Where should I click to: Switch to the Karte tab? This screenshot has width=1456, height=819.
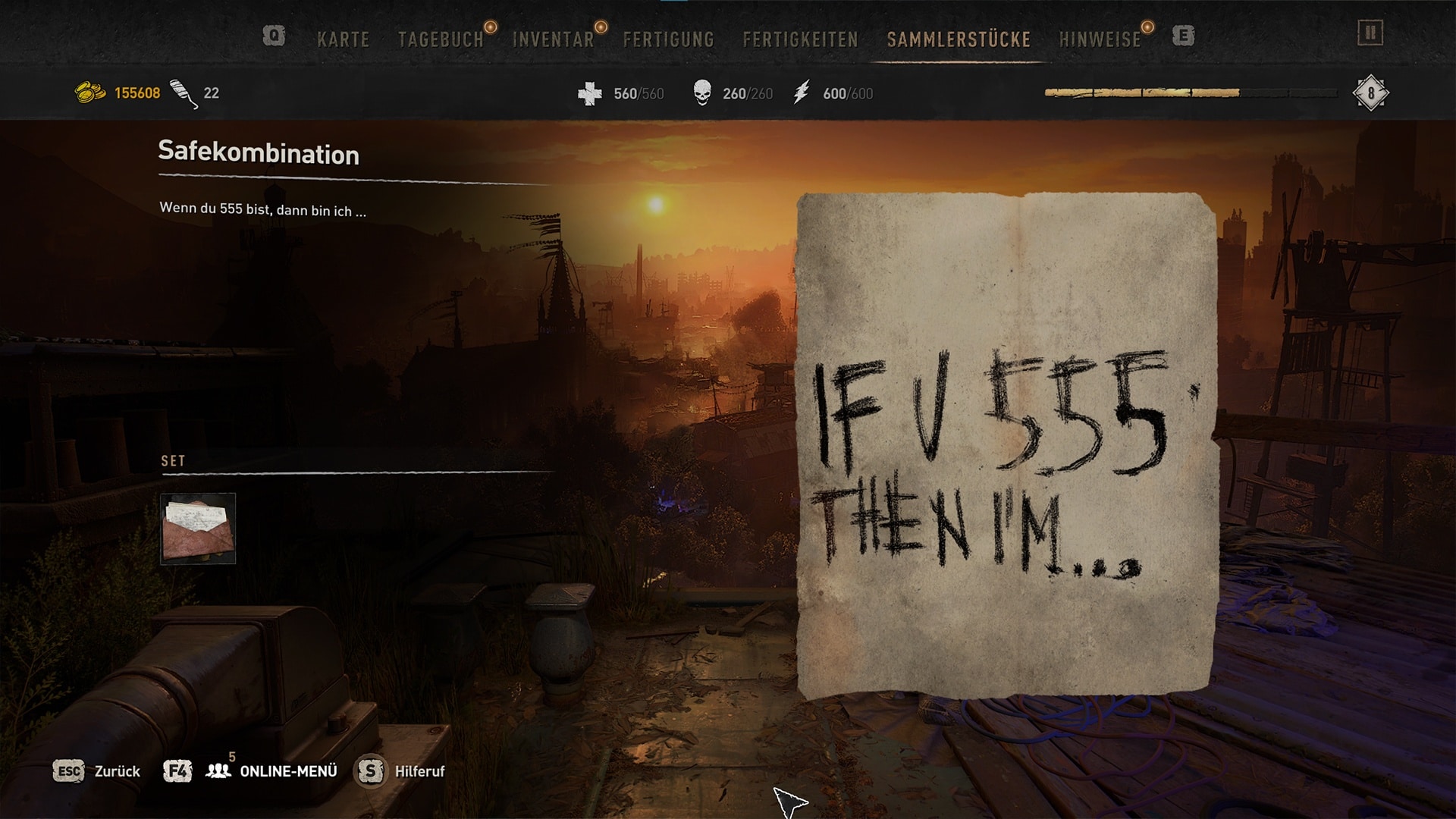click(343, 39)
